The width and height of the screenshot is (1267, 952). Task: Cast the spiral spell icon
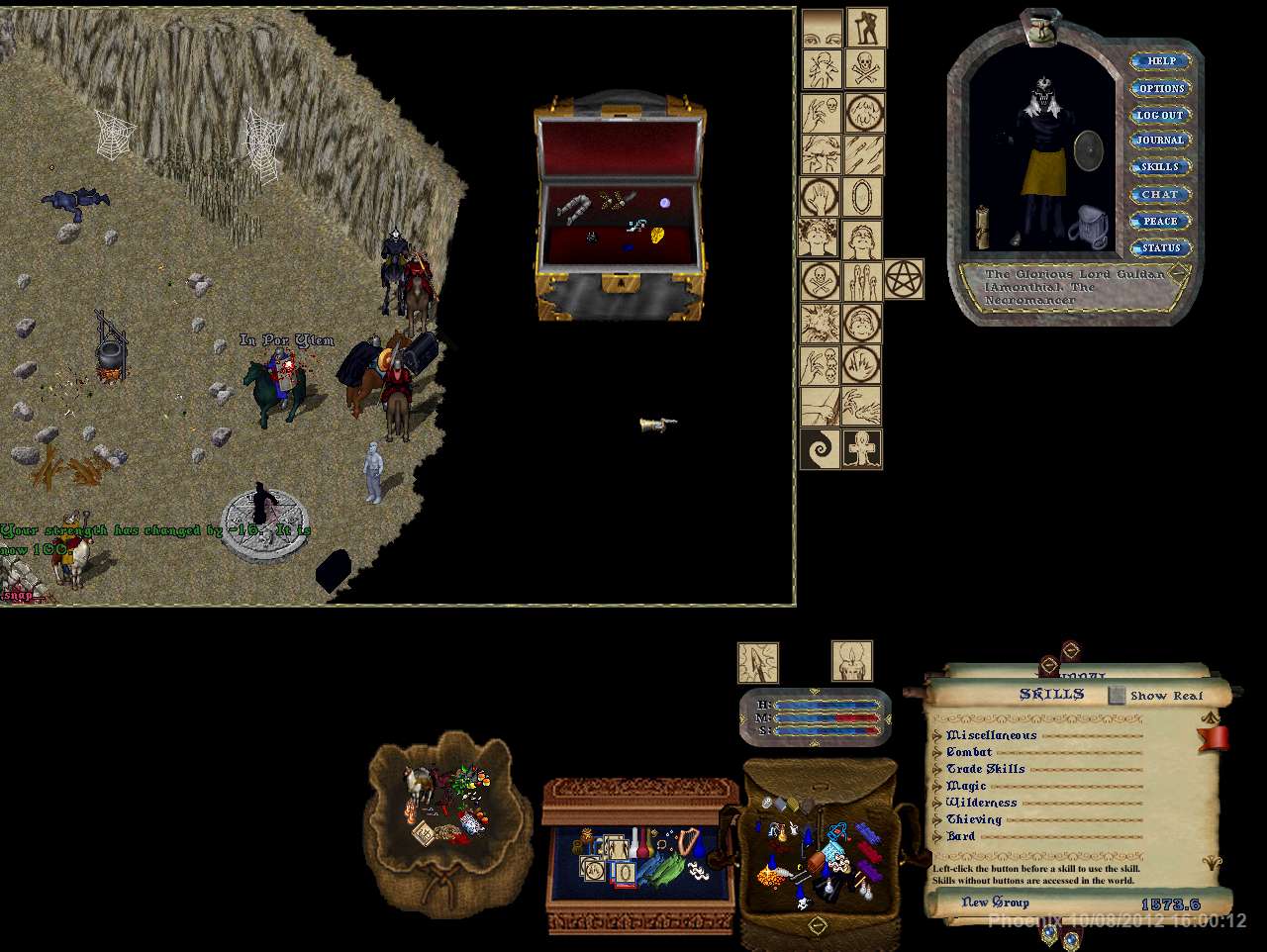pyautogui.click(x=821, y=449)
